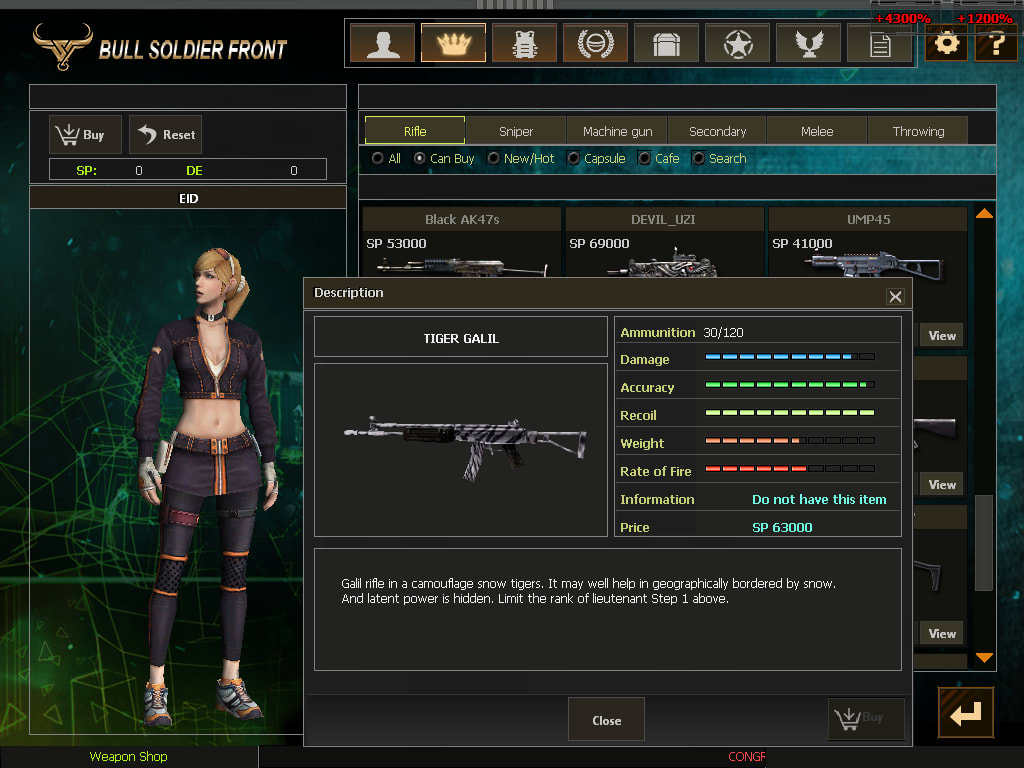Select the Secondary weapons tab
1024x768 pixels.
click(717, 131)
